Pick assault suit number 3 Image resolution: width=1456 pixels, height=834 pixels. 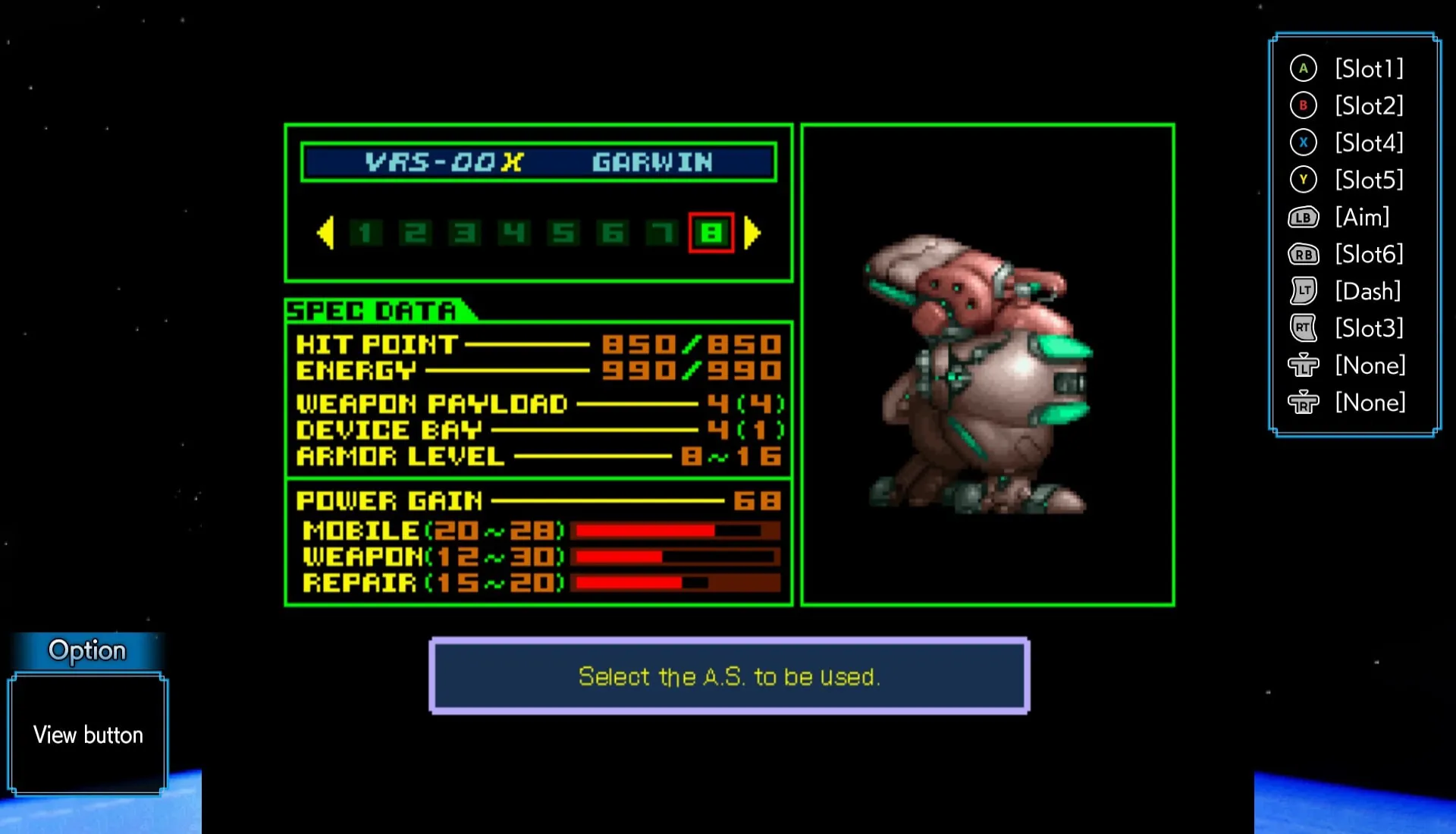tap(464, 233)
